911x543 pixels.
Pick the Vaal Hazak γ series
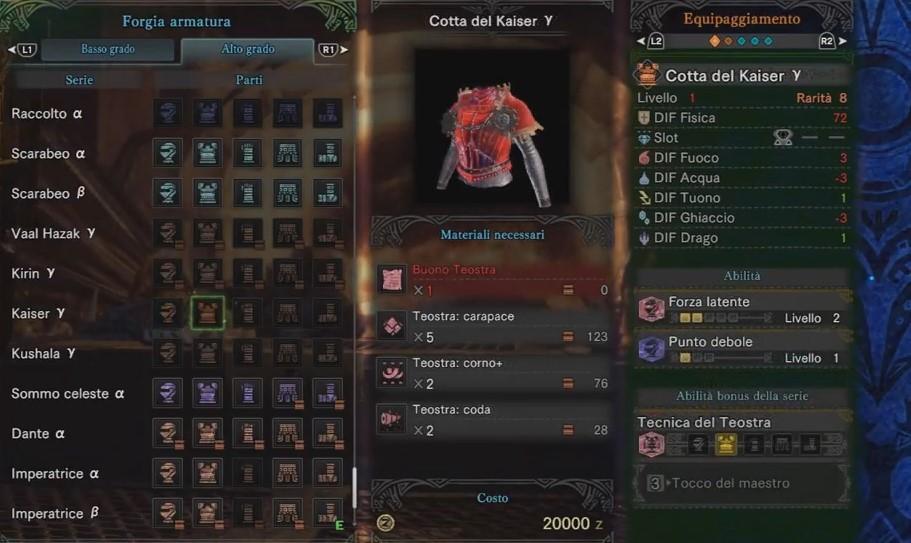click(x=54, y=233)
